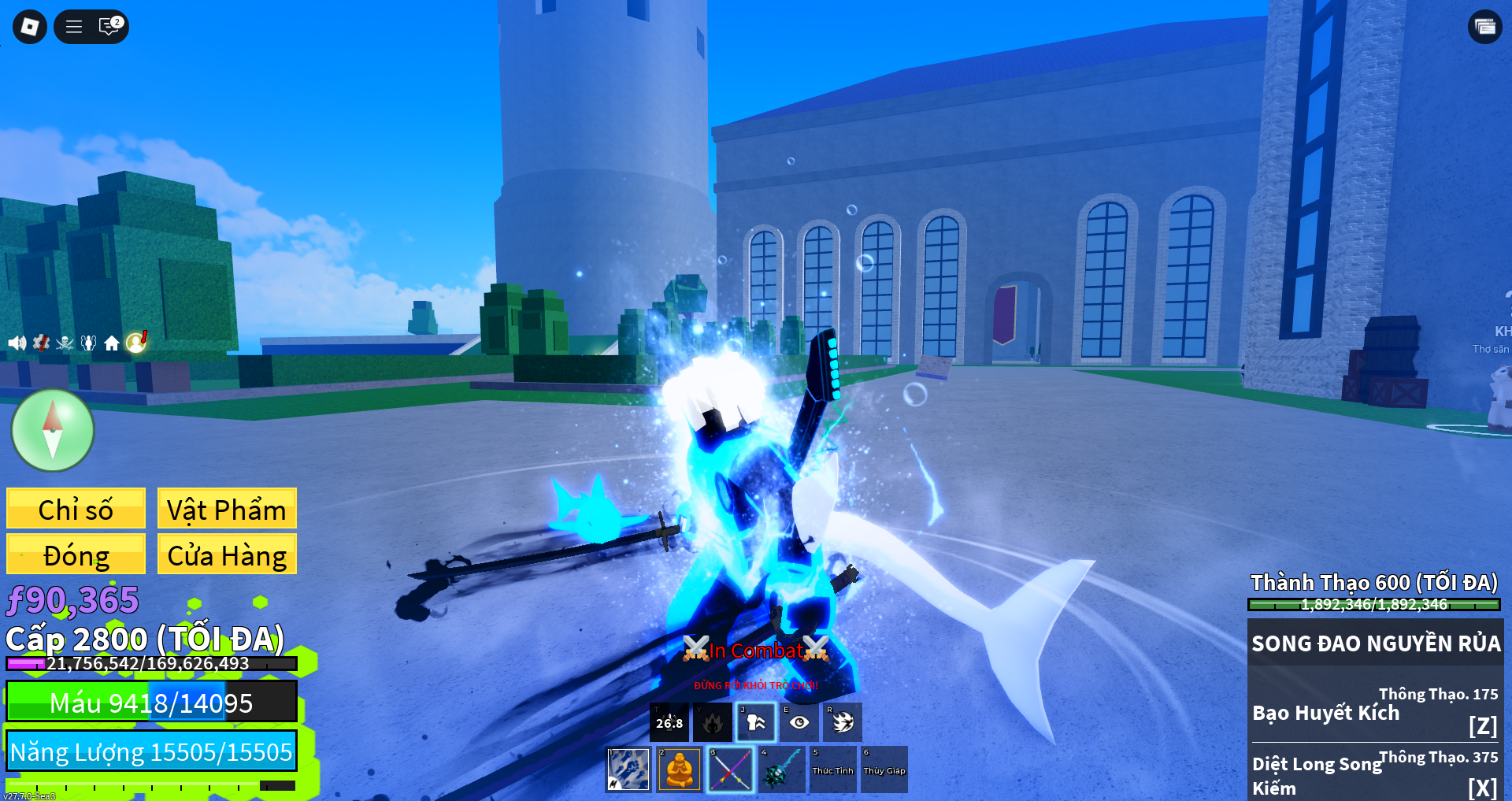Select the Thức Tỉnh hotbar slot

[x=832, y=769]
